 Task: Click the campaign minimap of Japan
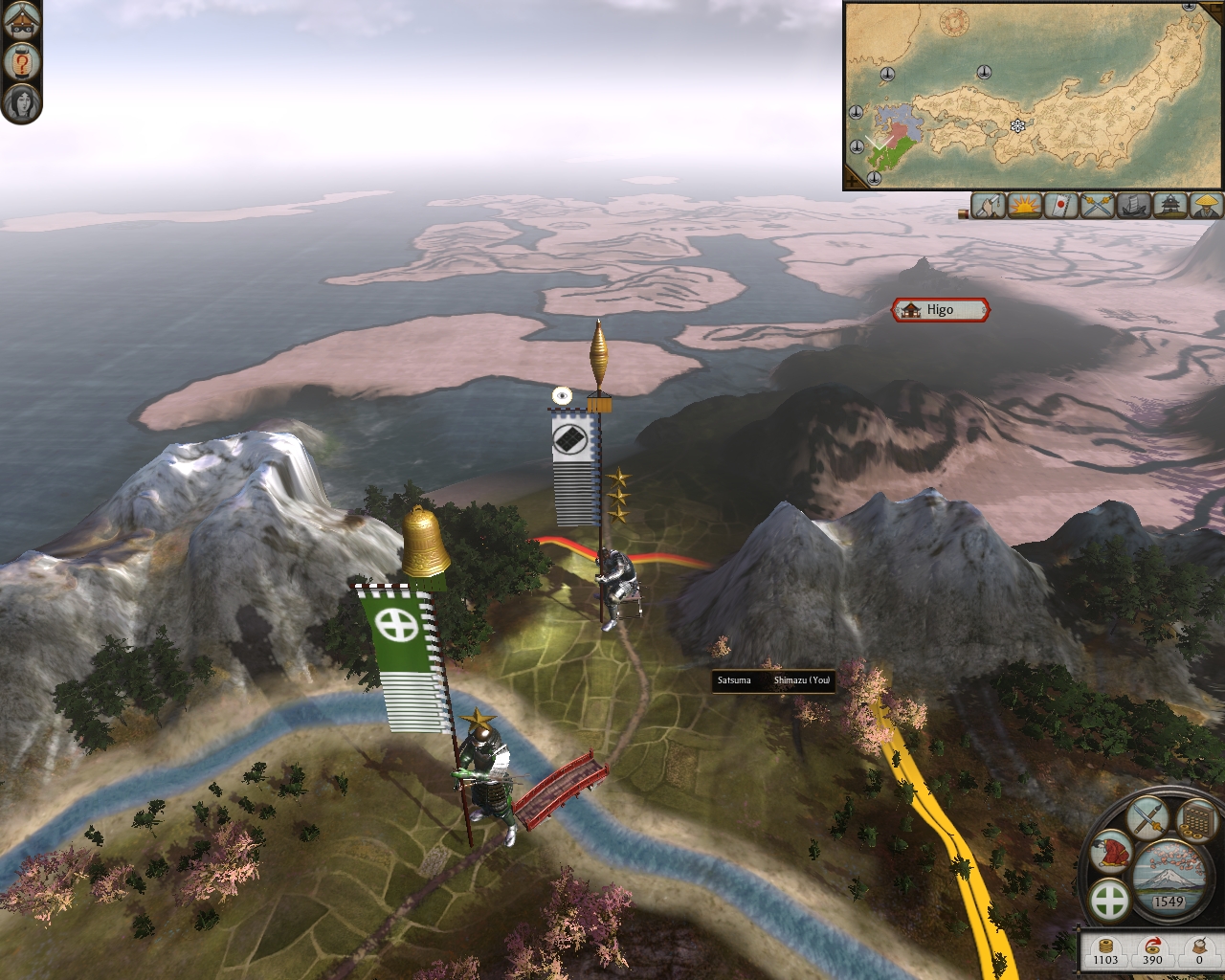pos(1034,96)
